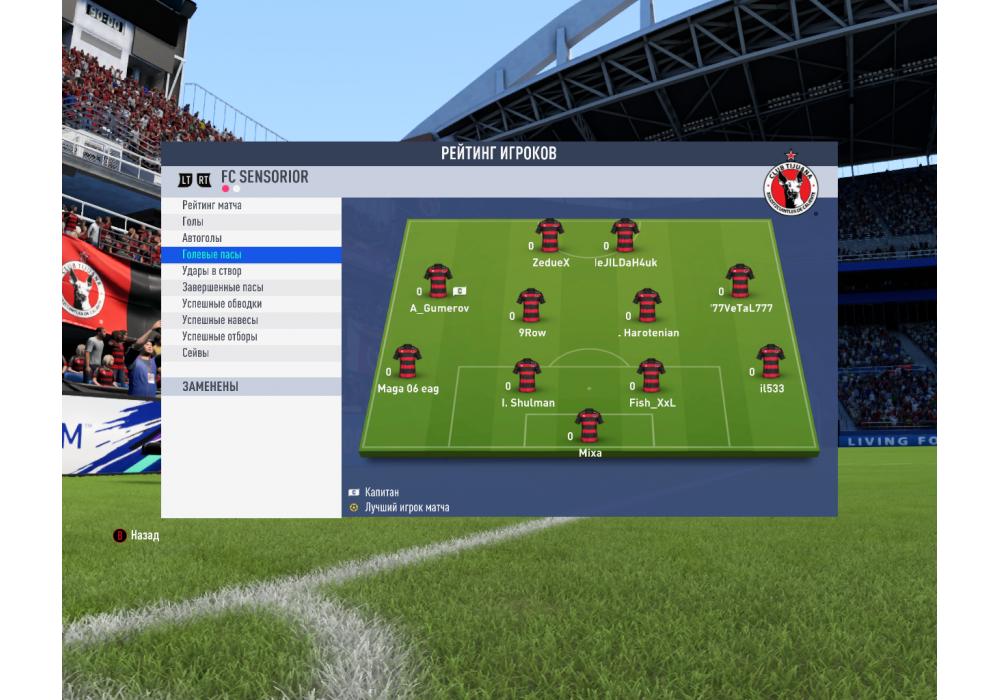Choose defender Fish_XxL
The image size is (1000, 700).
click(651, 376)
